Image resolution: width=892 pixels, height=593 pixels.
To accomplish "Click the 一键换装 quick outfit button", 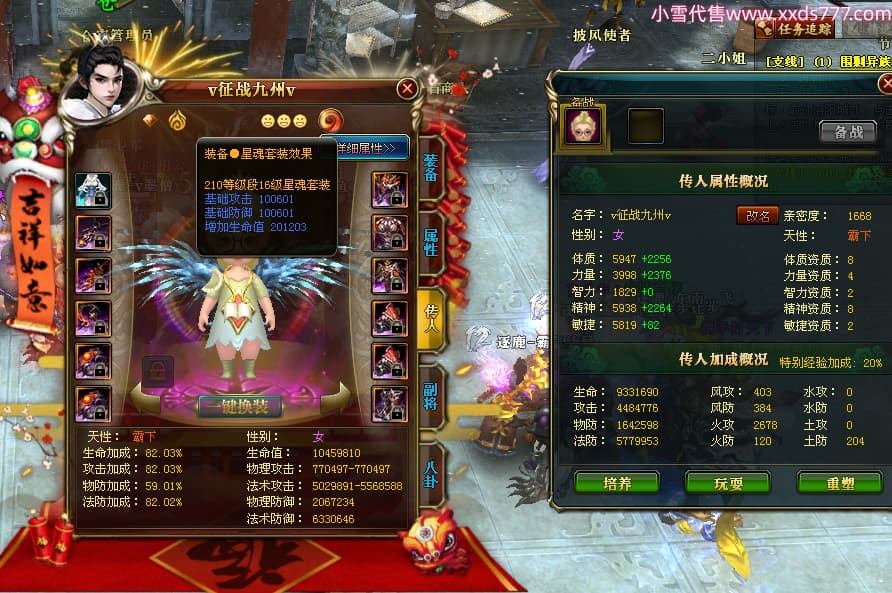I will click(x=240, y=407).
